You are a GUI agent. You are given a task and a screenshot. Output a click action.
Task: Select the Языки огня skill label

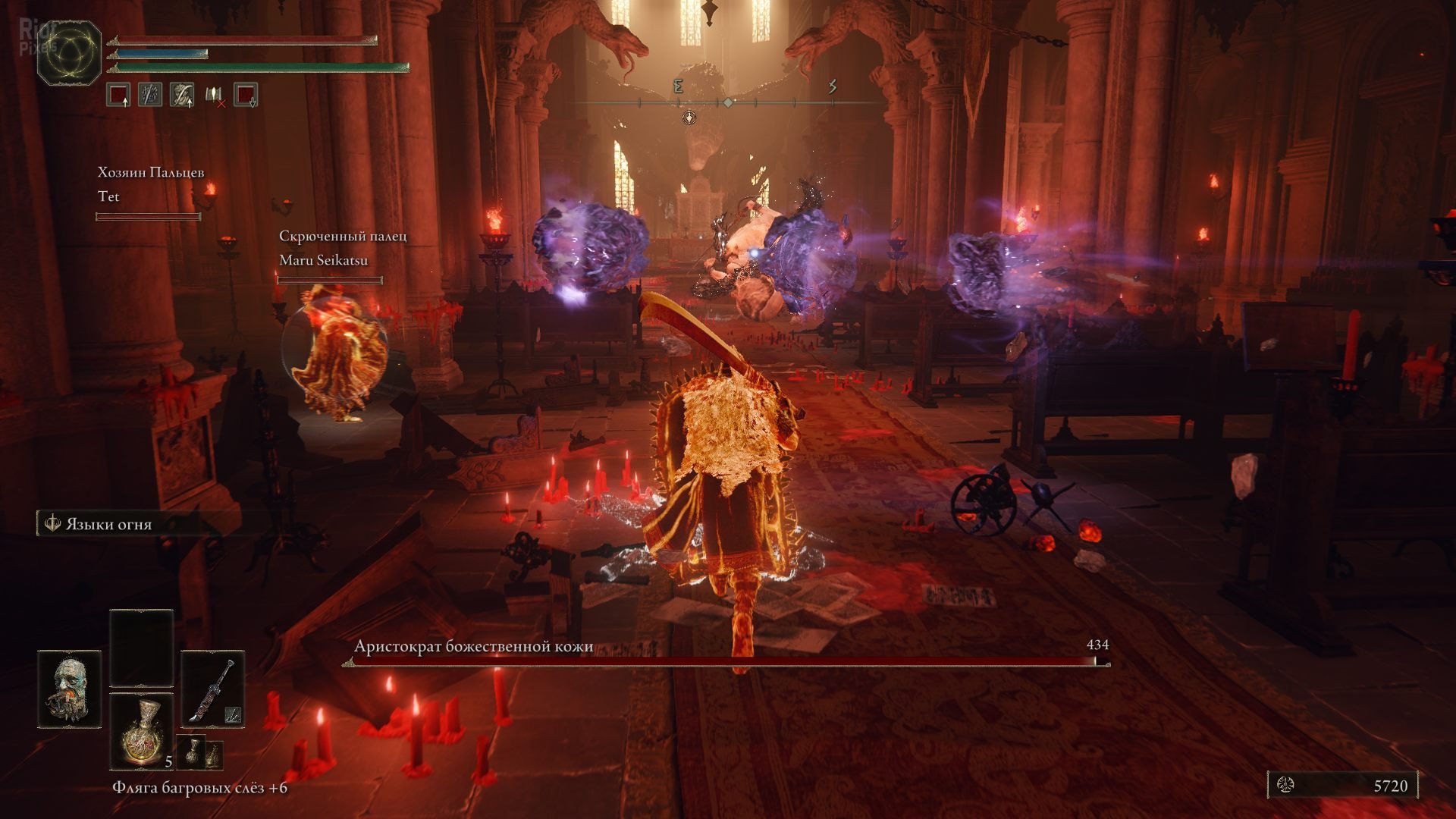[108, 524]
